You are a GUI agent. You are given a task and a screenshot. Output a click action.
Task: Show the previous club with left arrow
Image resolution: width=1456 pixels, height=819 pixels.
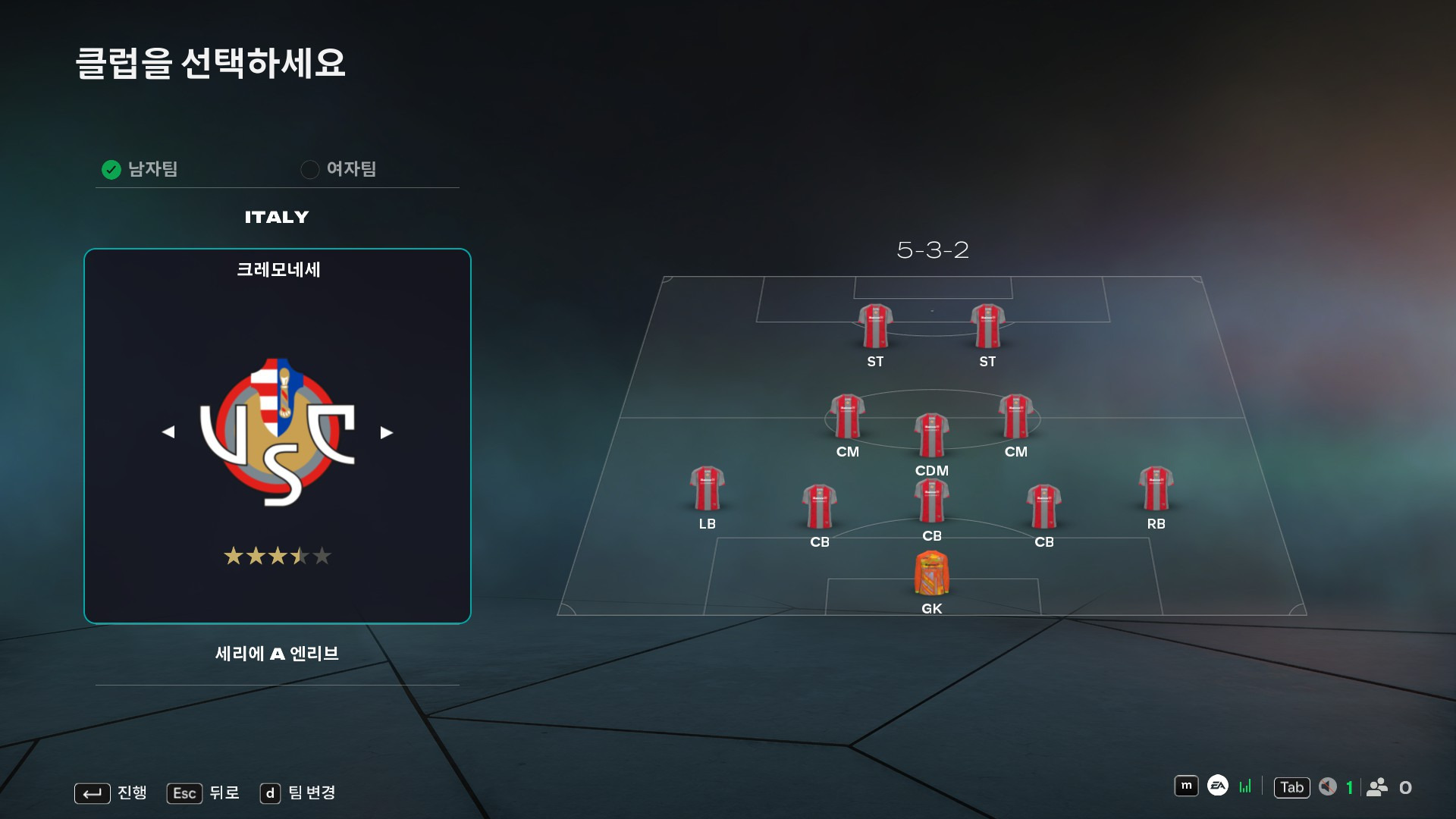point(168,432)
